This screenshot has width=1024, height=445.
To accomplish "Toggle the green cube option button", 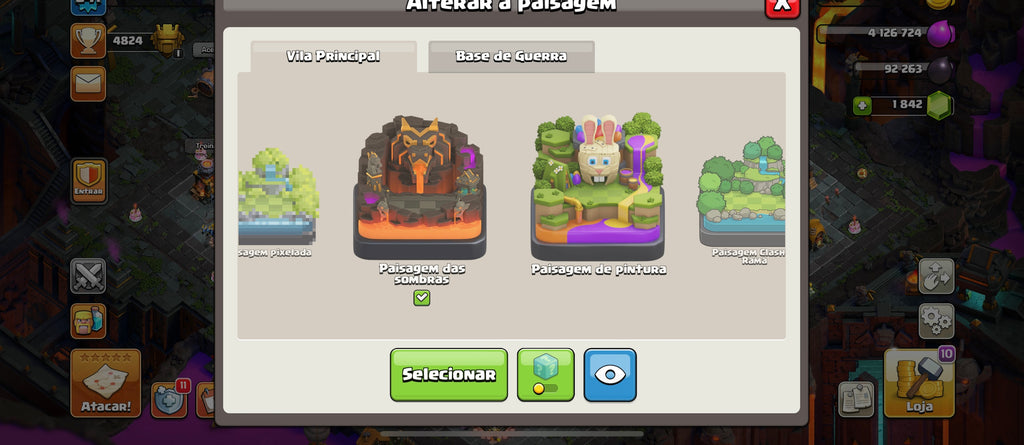I will point(545,374).
